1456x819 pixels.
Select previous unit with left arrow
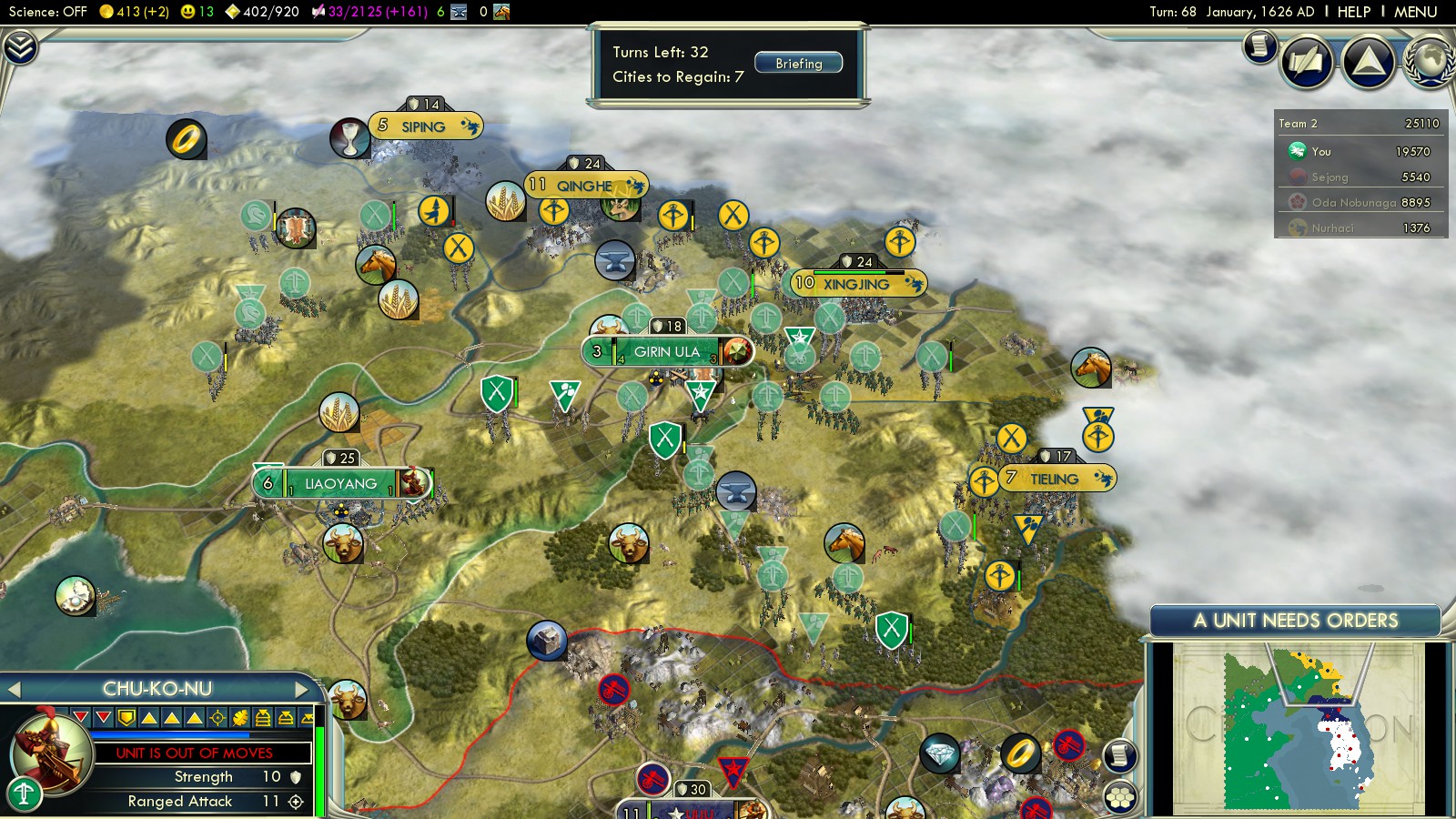tap(14, 690)
